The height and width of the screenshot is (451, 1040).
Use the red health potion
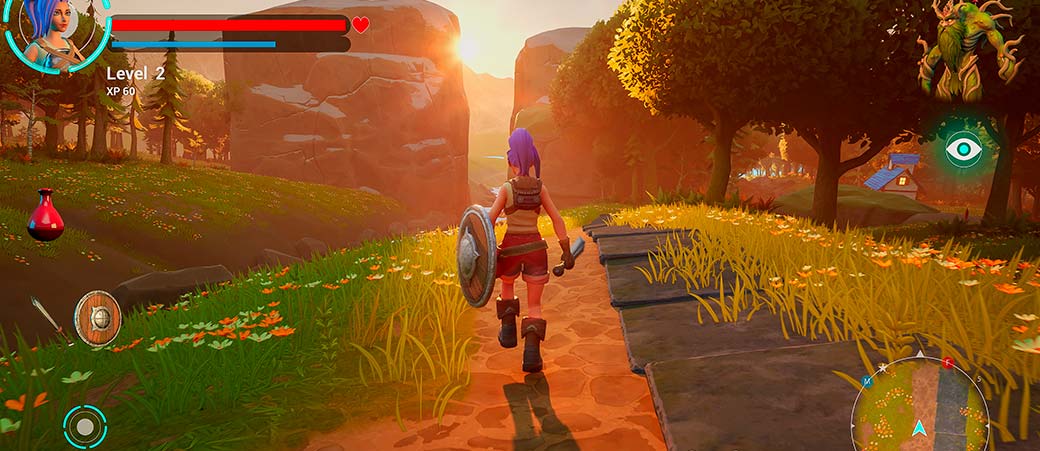[45, 215]
